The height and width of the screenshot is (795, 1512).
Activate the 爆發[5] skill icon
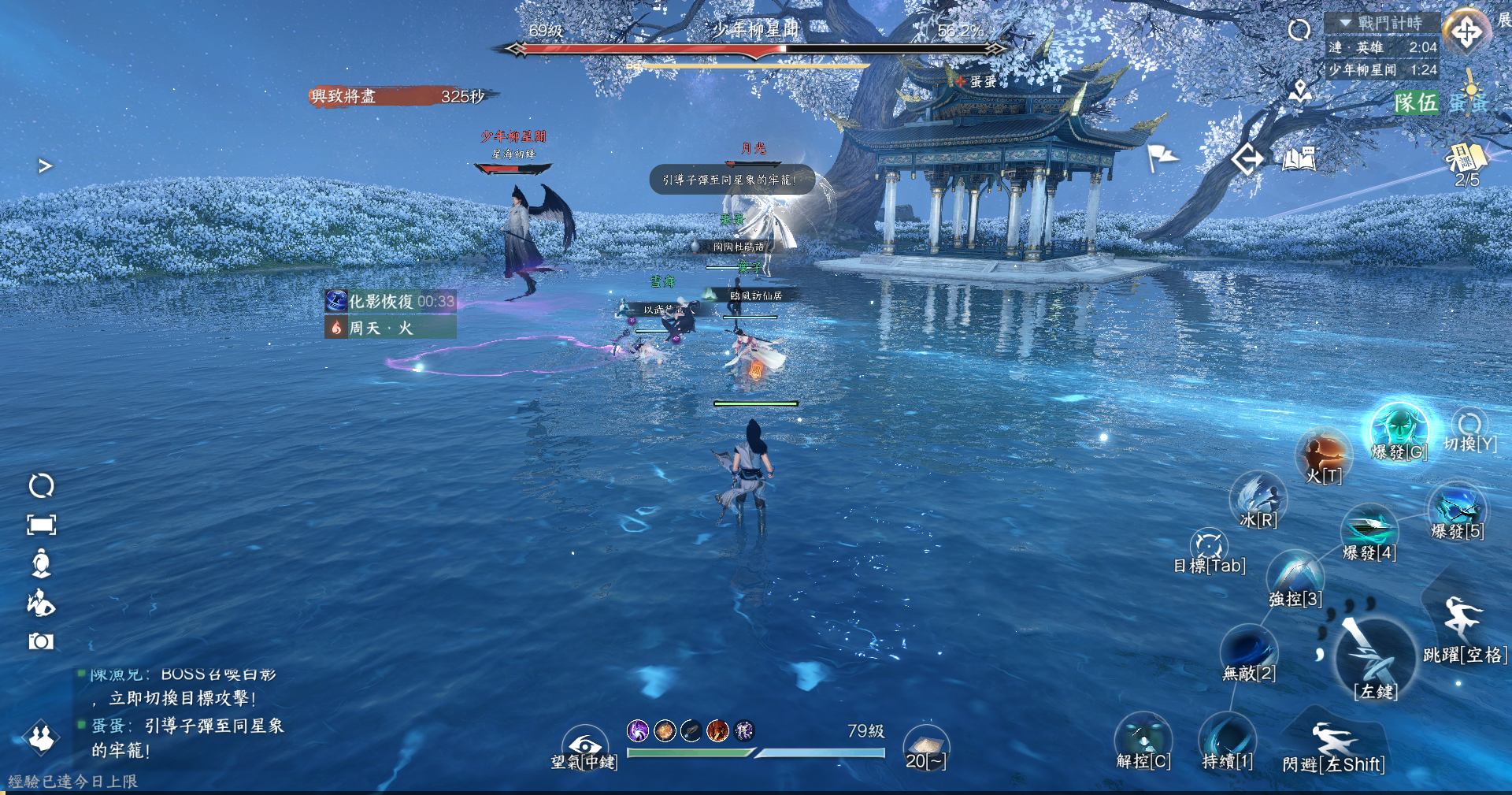pyautogui.click(x=1457, y=508)
